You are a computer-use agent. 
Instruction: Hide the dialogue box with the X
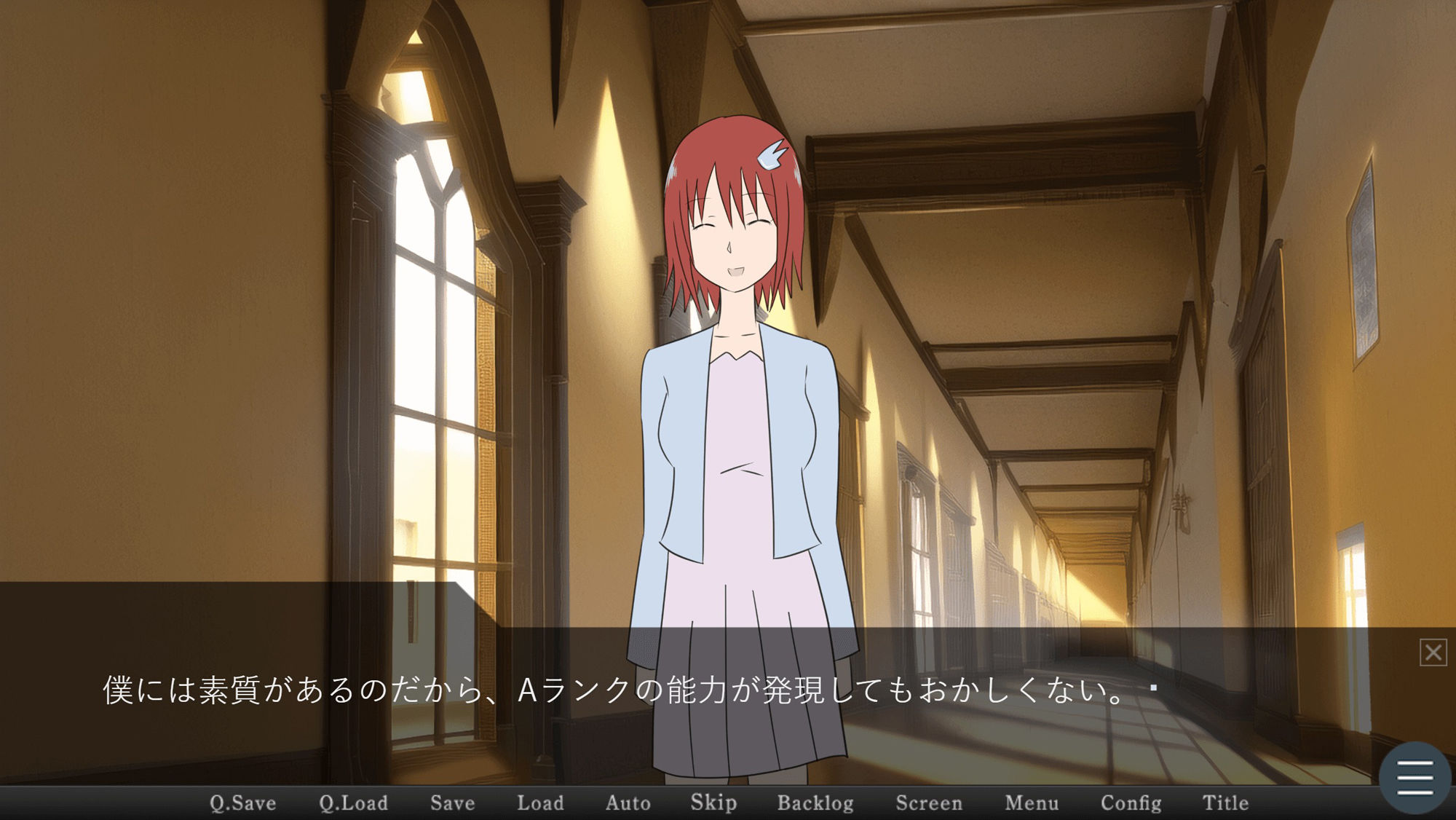[x=1433, y=653]
